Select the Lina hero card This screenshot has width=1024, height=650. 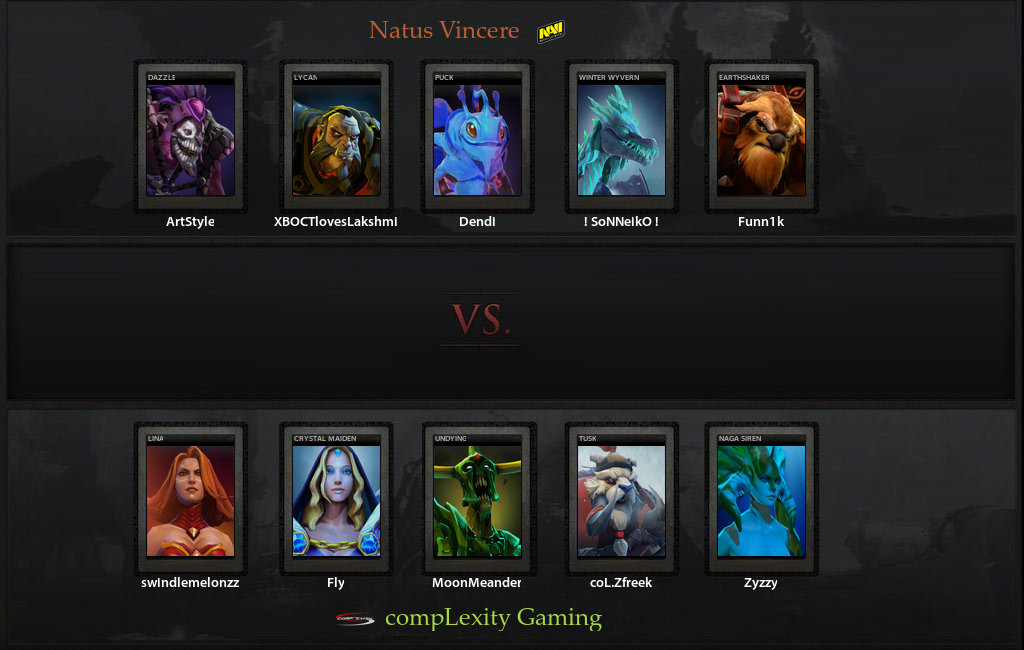coord(190,499)
